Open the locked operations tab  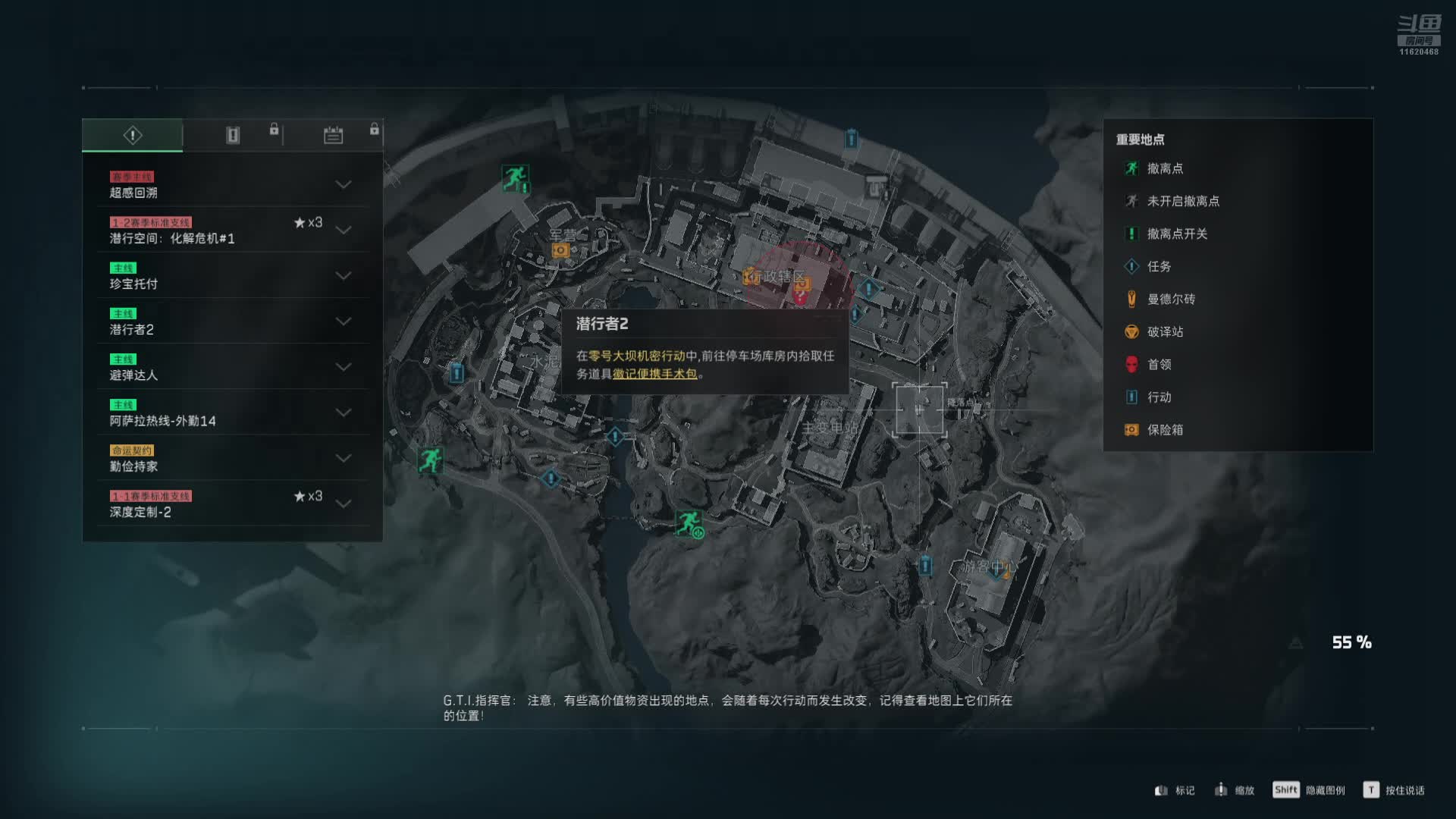click(x=233, y=136)
